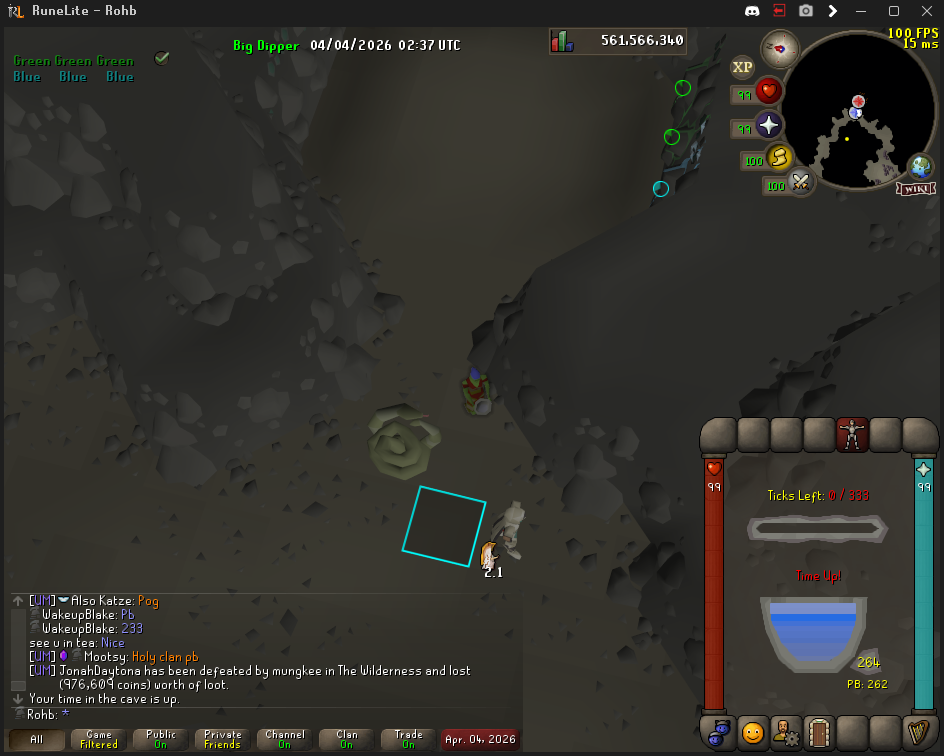Switch to the Channel chat tab
The height and width of the screenshot is (756, 944).
pyautogui.click(x=285, y=740)
